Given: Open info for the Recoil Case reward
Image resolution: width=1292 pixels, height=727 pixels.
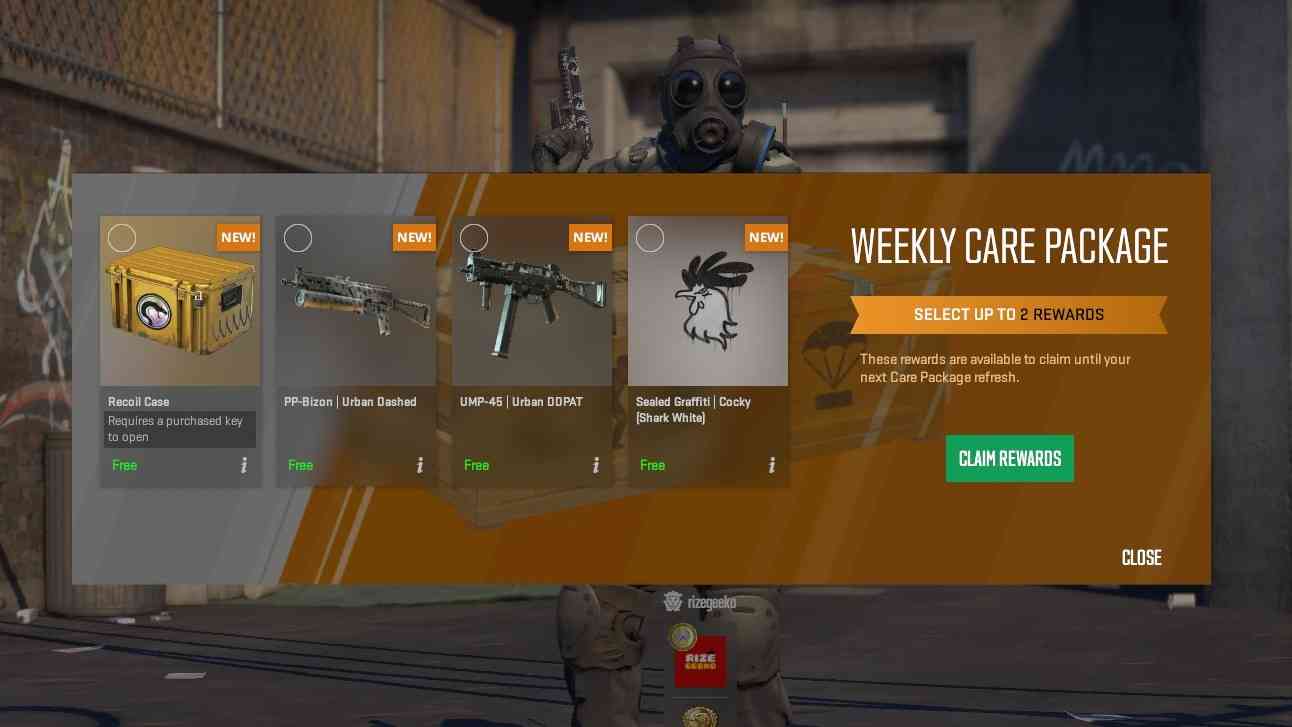Looking at the screenshot, I should [x=243, y=465].
